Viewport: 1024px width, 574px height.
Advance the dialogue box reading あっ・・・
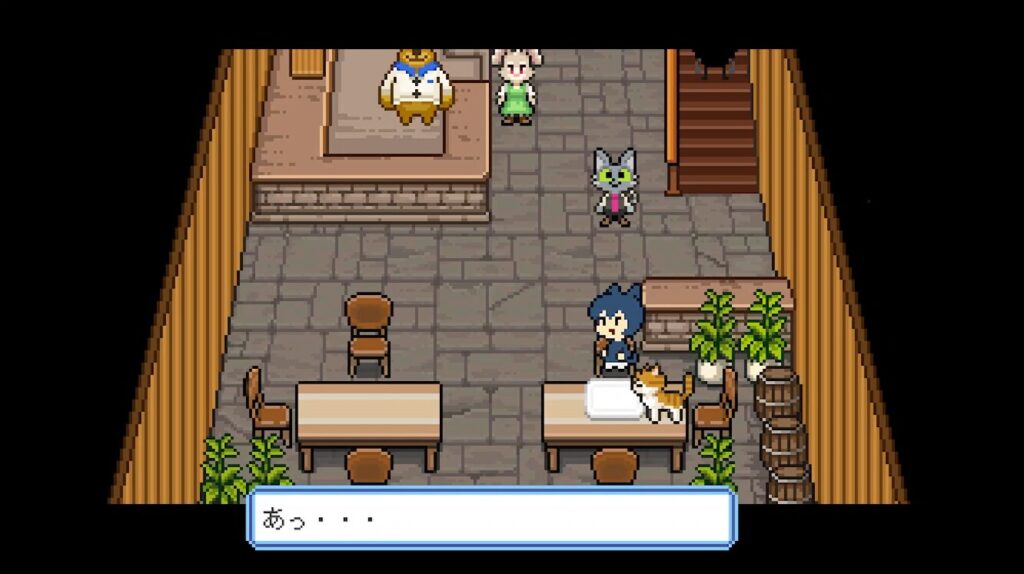click(492, 519)
